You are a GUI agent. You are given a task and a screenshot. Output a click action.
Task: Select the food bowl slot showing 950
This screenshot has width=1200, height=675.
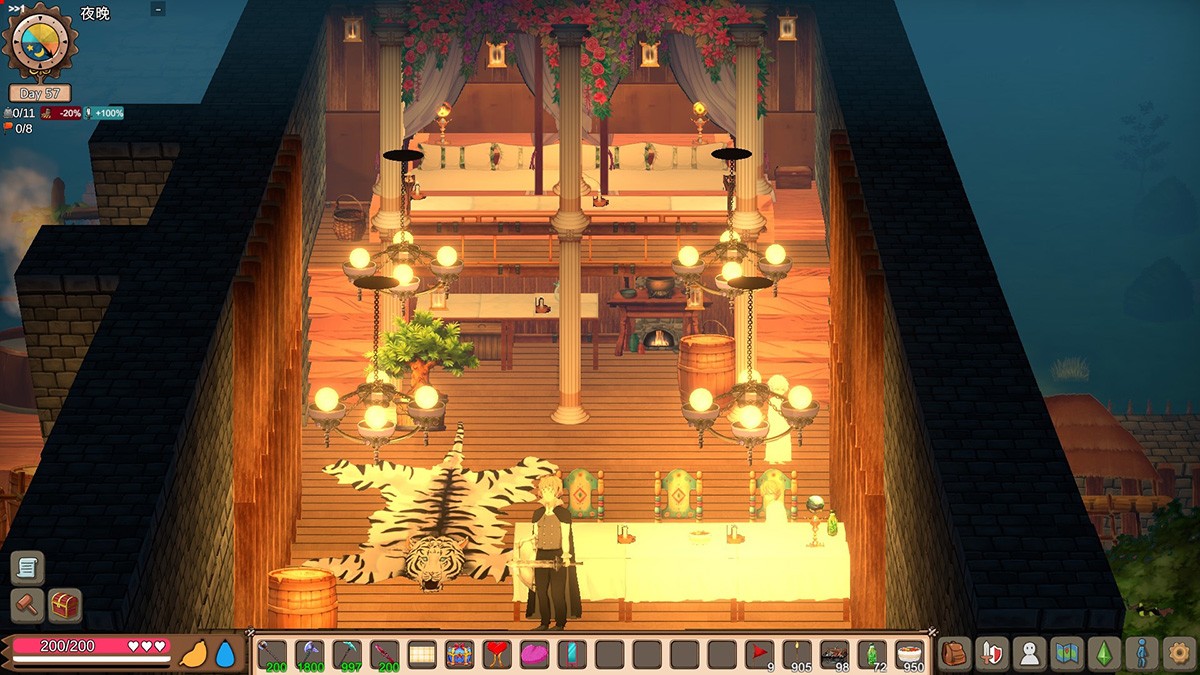tap(910, 655)
